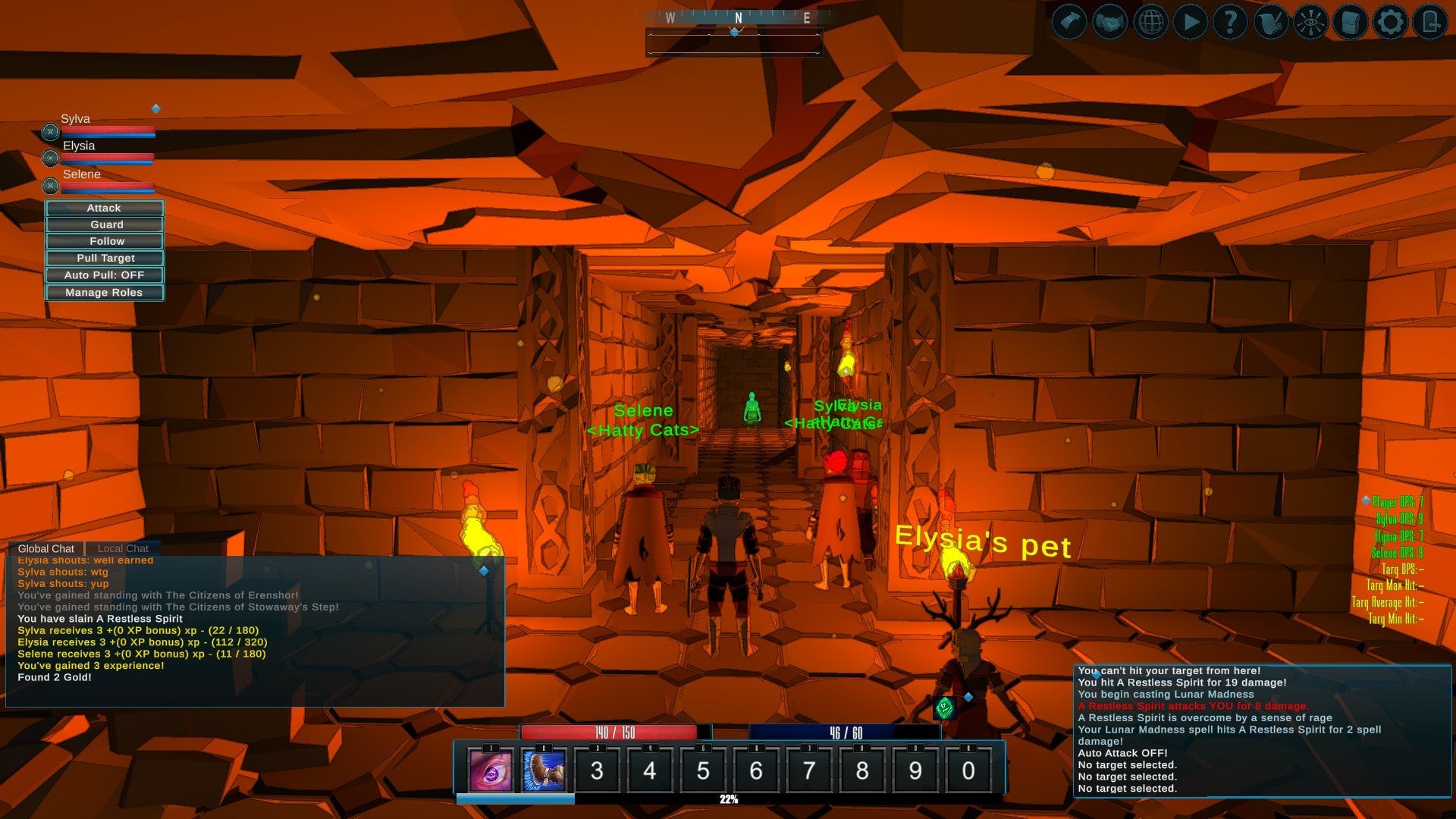The width and height of the screenshot is (1456, 819).
Task: Open the Manage Roles panel
Action: click(105, 292)
